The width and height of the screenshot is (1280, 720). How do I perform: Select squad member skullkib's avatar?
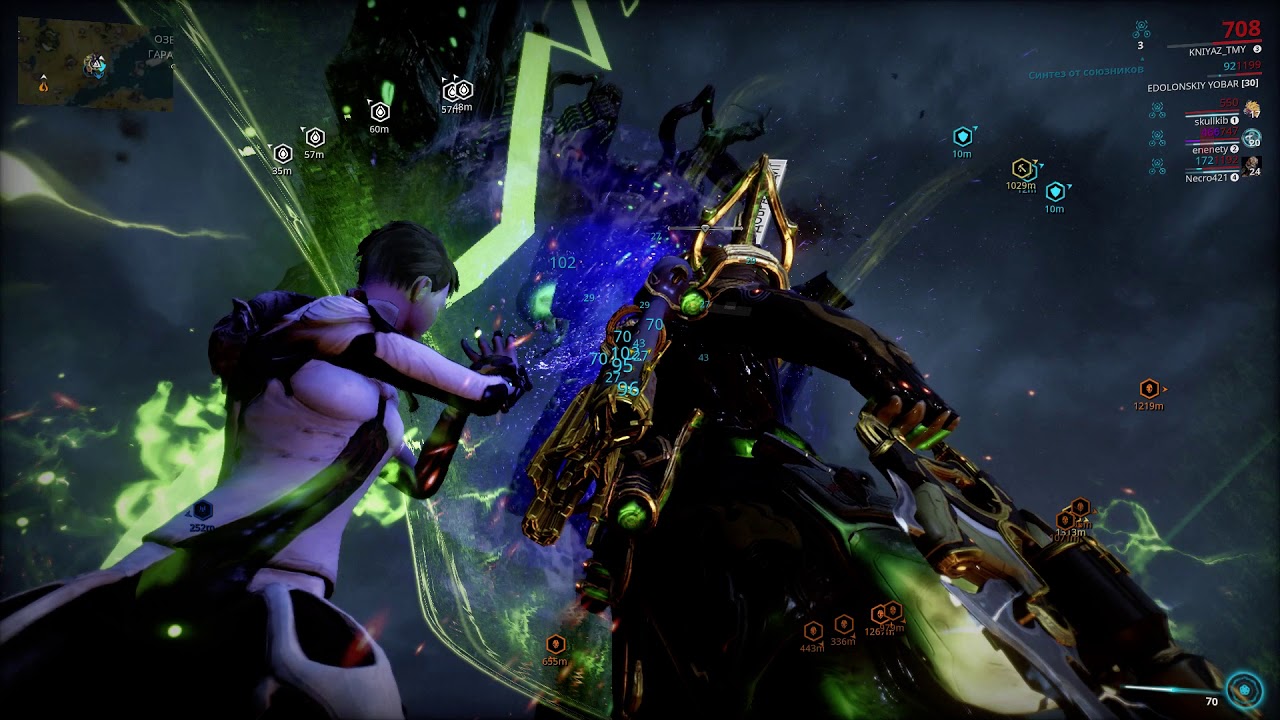[x=1252, y=110]
